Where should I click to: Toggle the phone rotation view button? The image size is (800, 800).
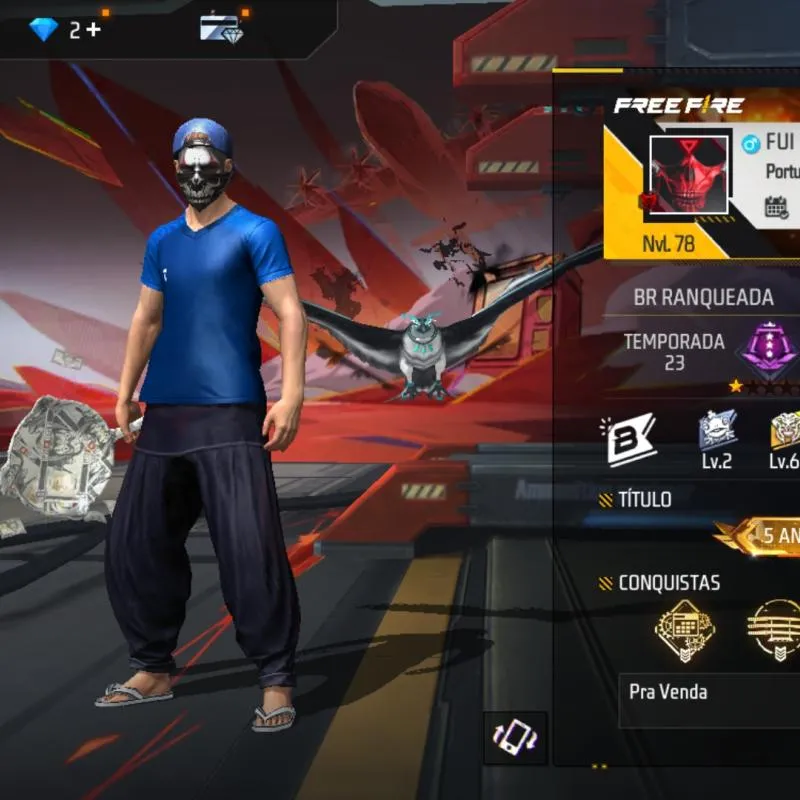pos(515,739)
